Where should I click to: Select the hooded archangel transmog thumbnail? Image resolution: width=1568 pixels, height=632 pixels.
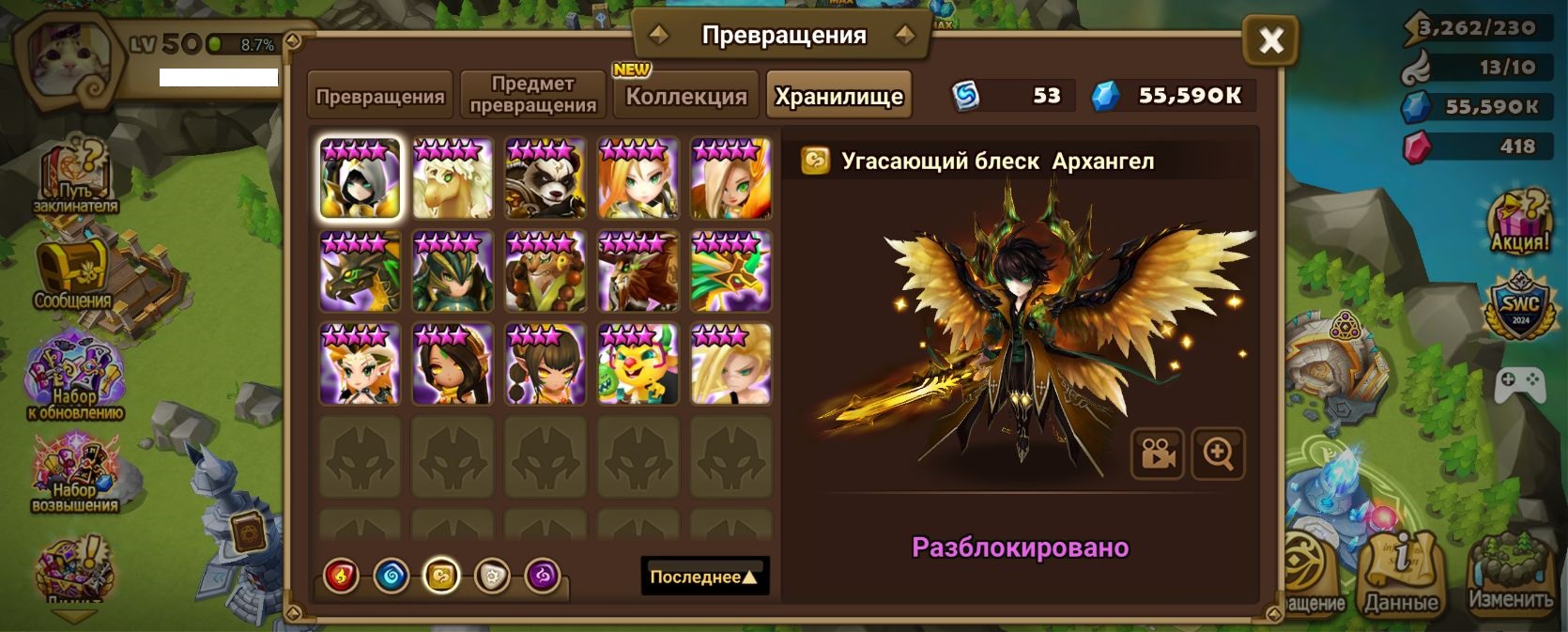click(x=360, y=178)
